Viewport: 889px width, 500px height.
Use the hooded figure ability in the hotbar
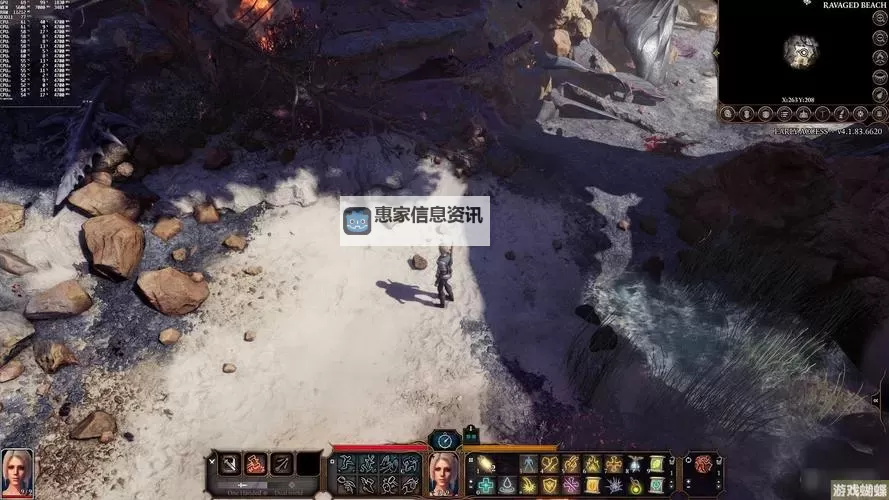click(528, 464)
